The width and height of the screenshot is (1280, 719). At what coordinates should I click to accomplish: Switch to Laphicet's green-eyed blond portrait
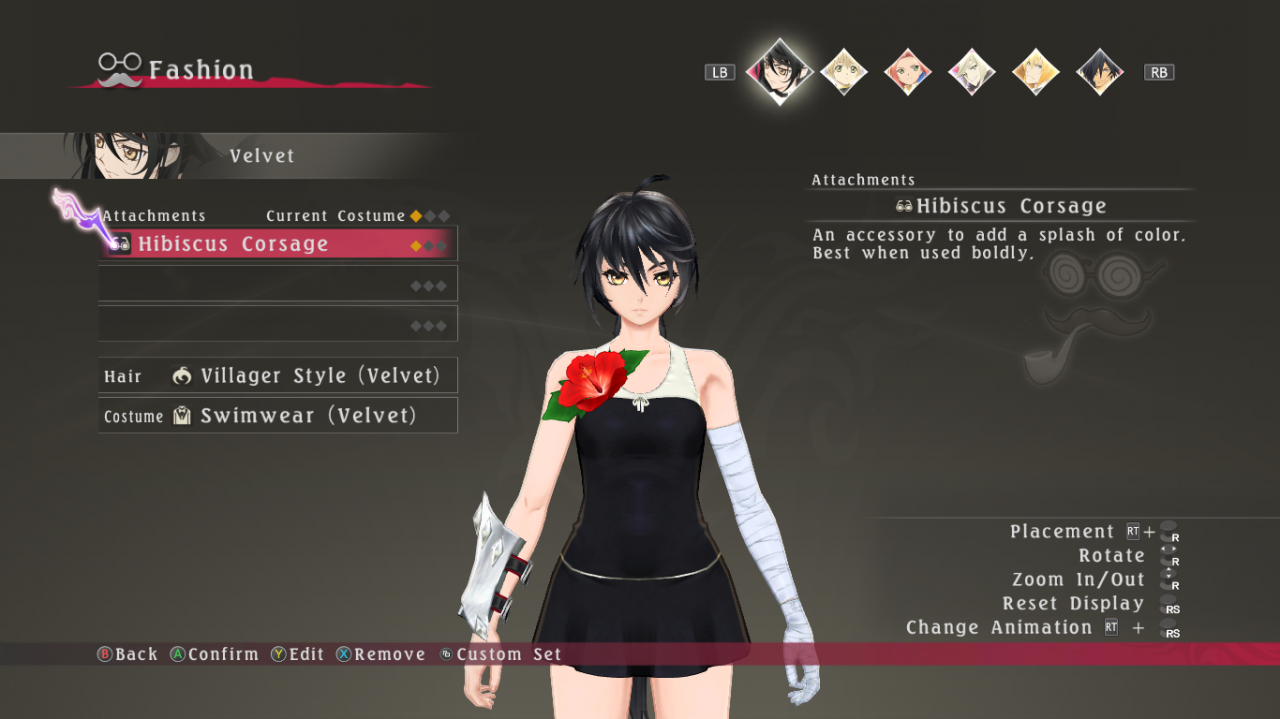click(843, 72)
